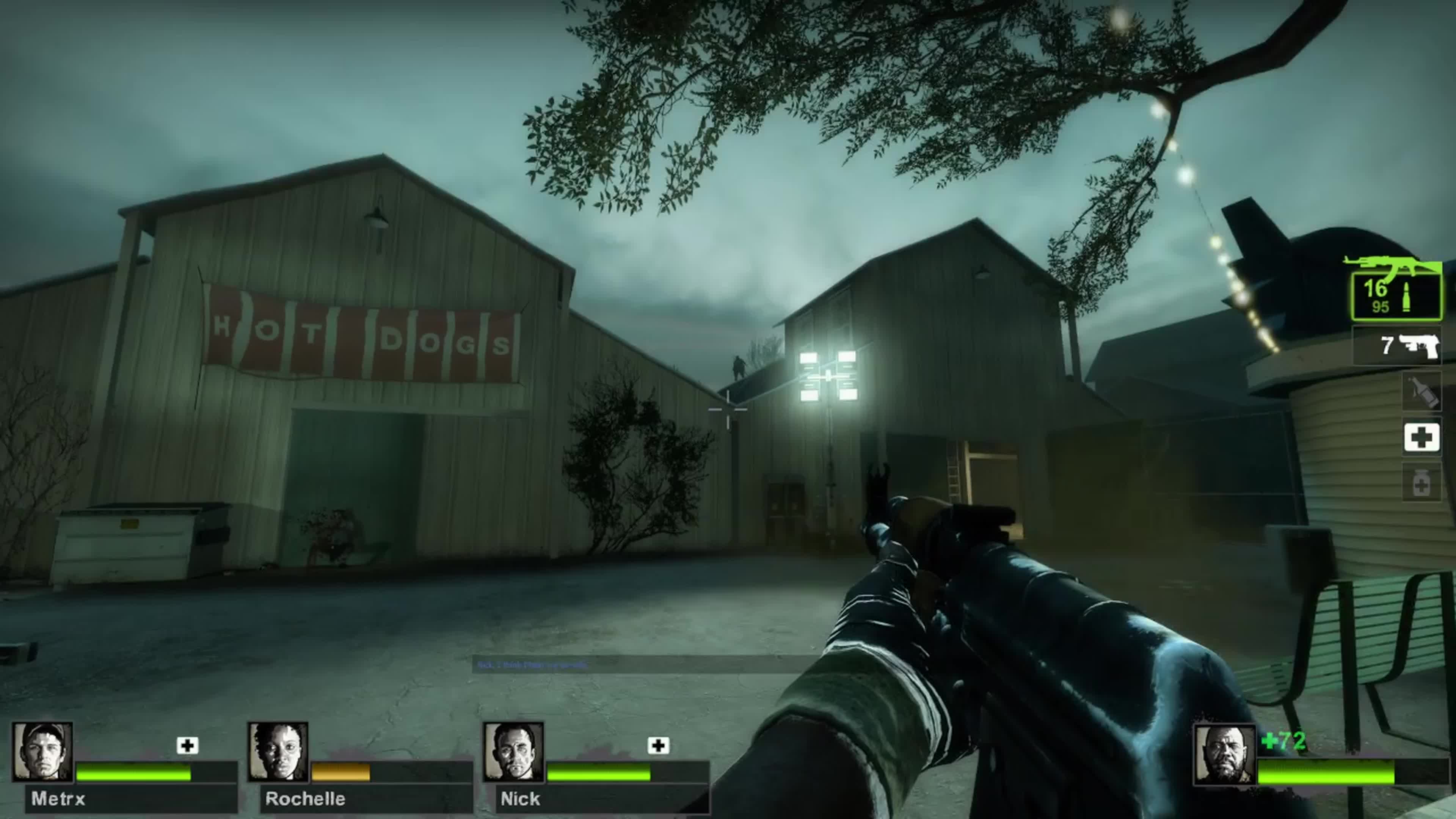
Task: Click Metrx's teammate portrait
Action: 42,752
